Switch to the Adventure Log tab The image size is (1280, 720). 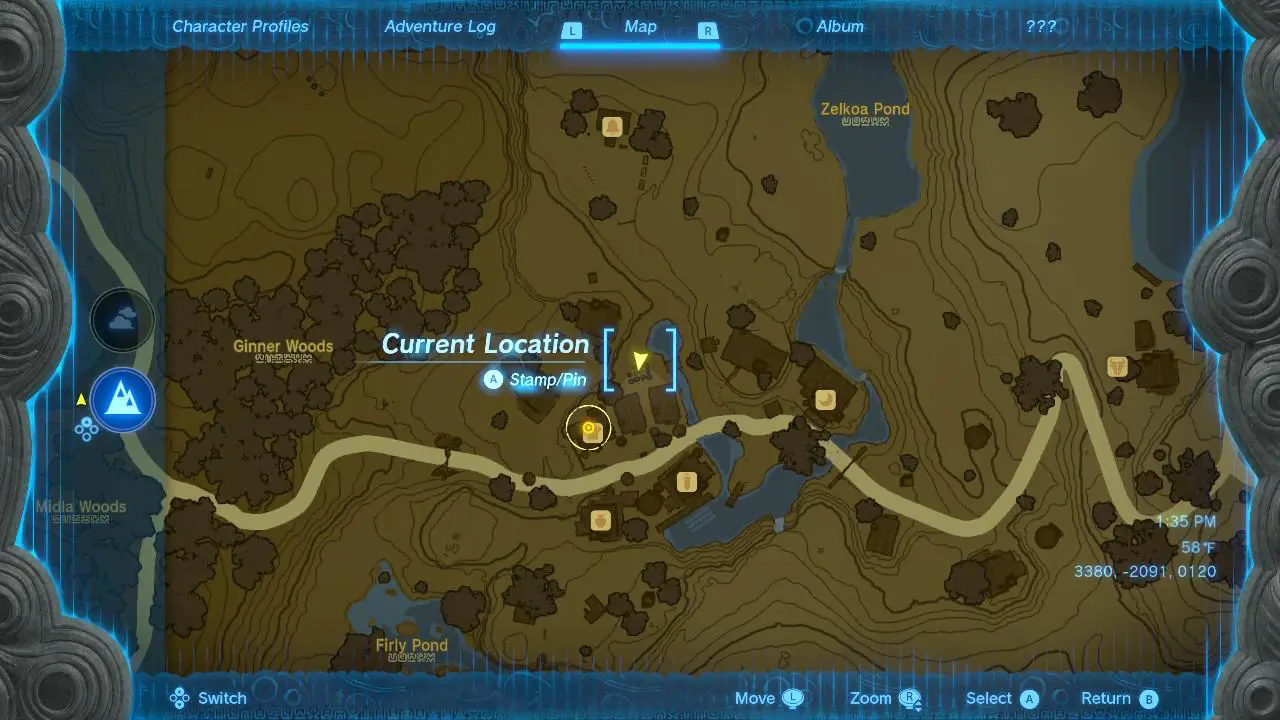click(x=440, y=26)
